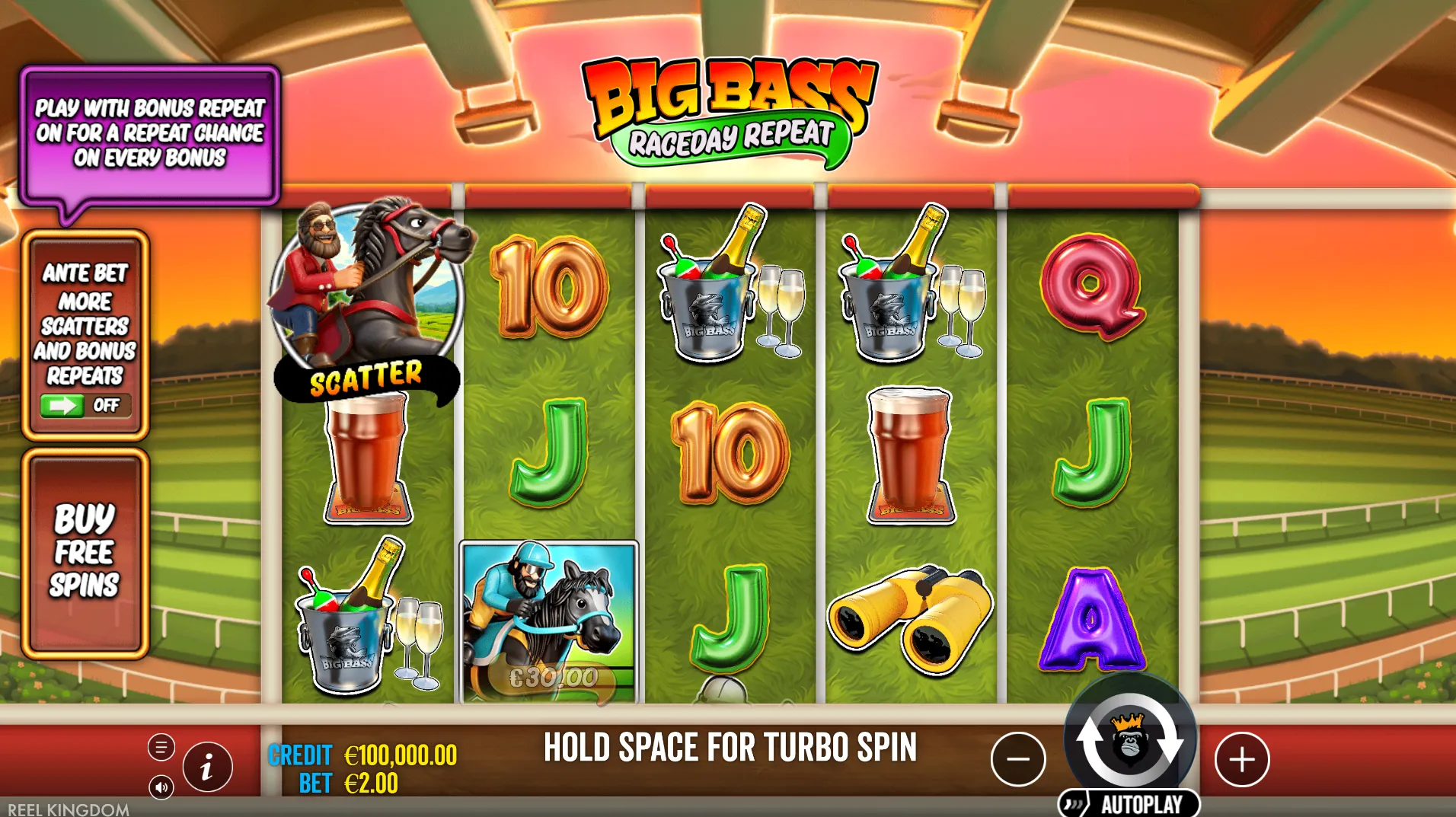Viewport: 1456px width, 817px height.
Task: Open the Buy Free Spins offer
Action: 85,552
